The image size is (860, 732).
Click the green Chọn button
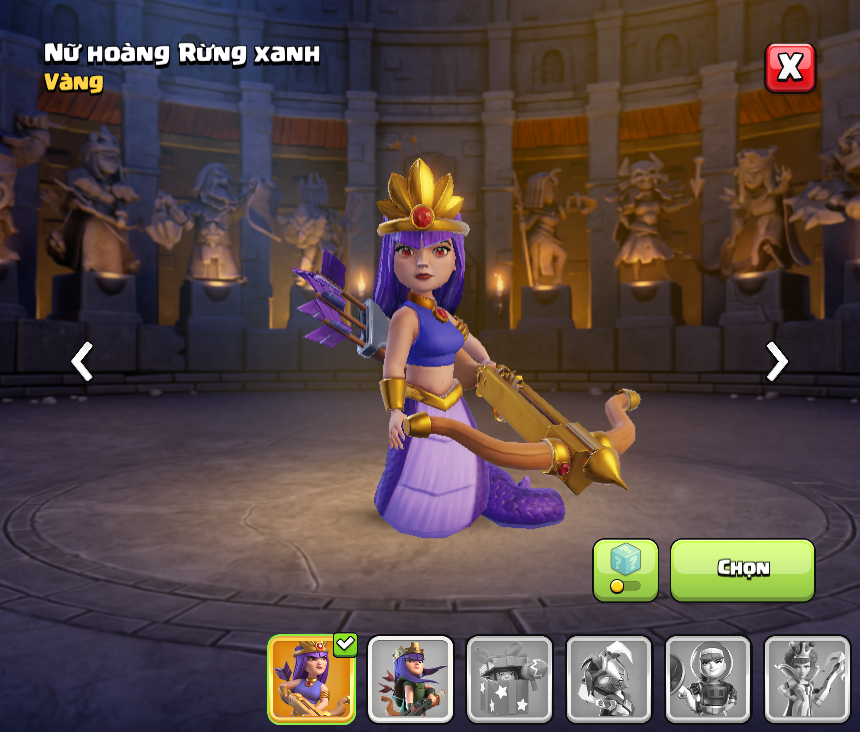(x=742, y=570)
